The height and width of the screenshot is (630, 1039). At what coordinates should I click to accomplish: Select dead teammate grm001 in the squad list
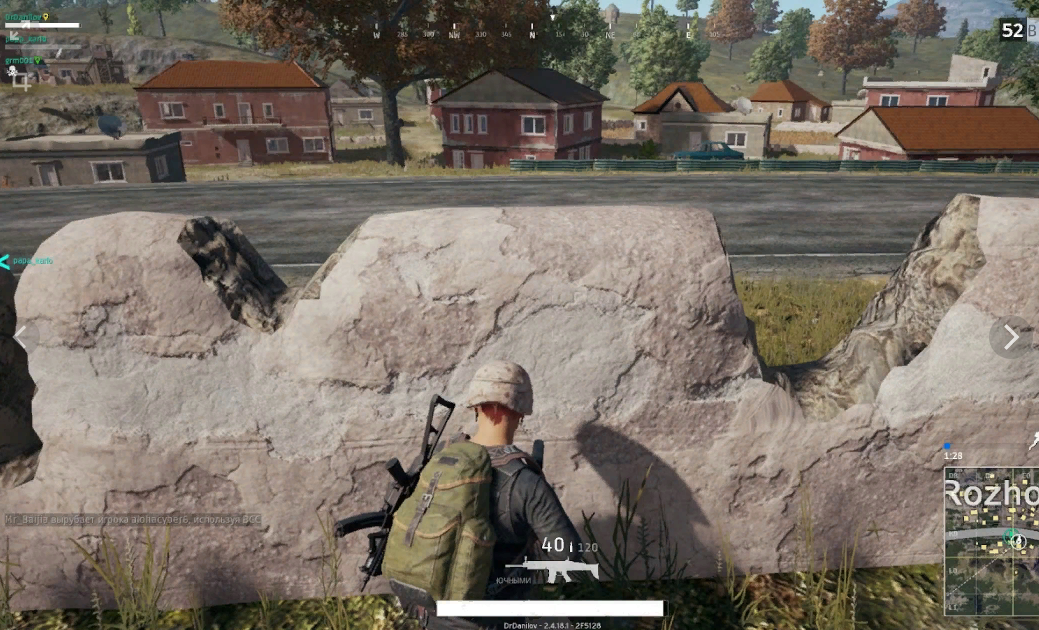tap(24, 61)
